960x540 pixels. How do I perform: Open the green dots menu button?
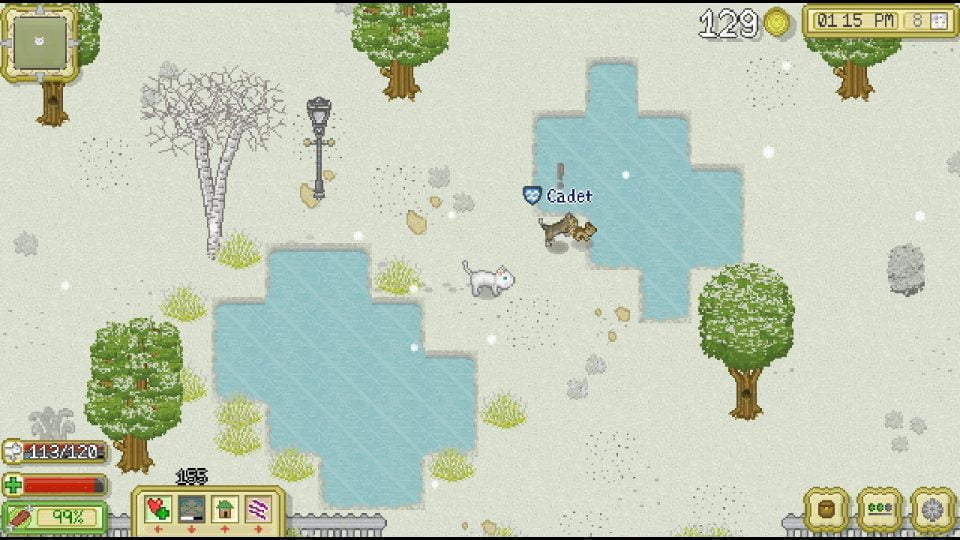click(880, 509)
